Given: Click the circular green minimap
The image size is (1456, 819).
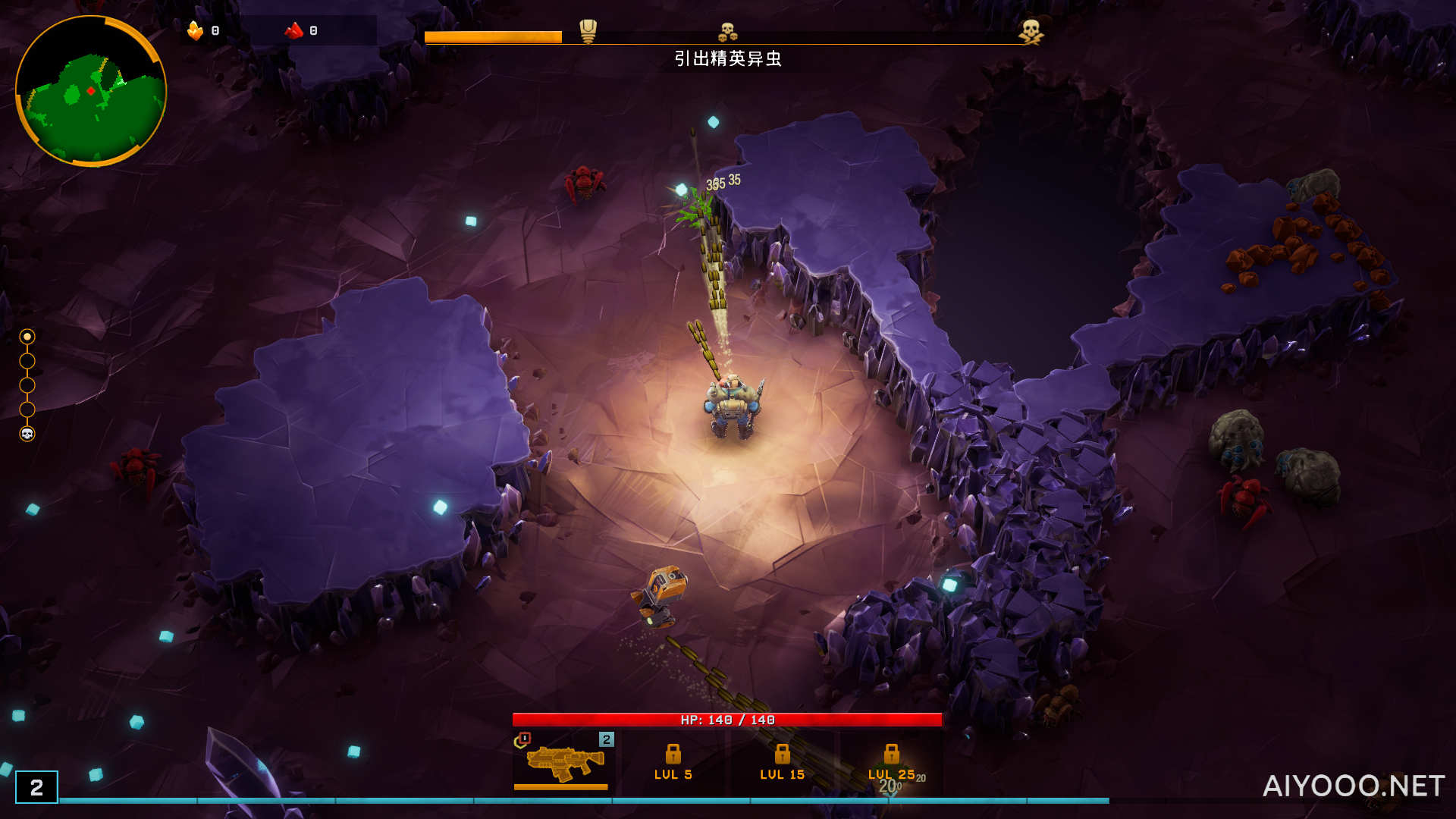Looking at the screenshot, I should [91, 91].
